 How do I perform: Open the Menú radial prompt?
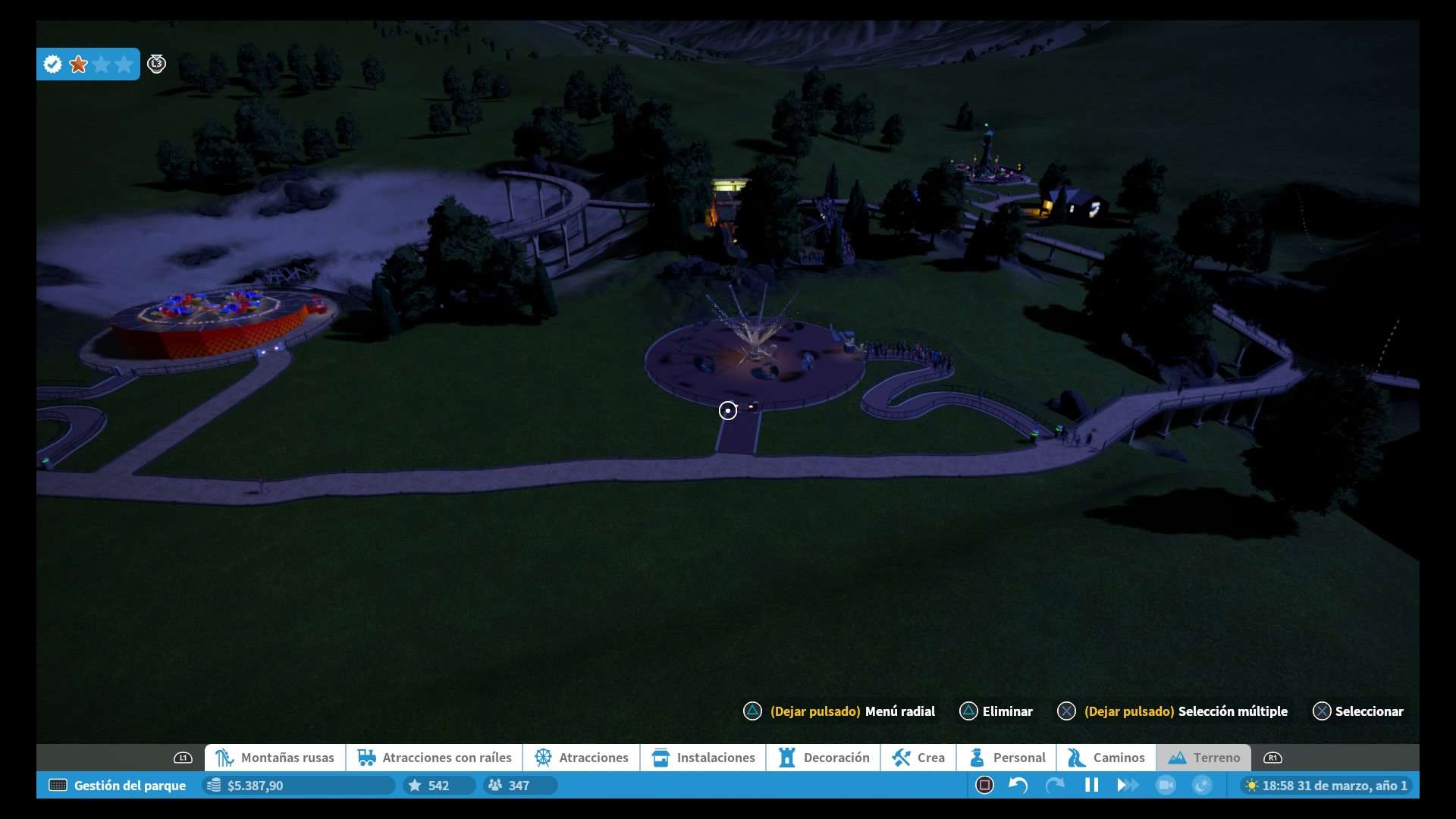852,711
